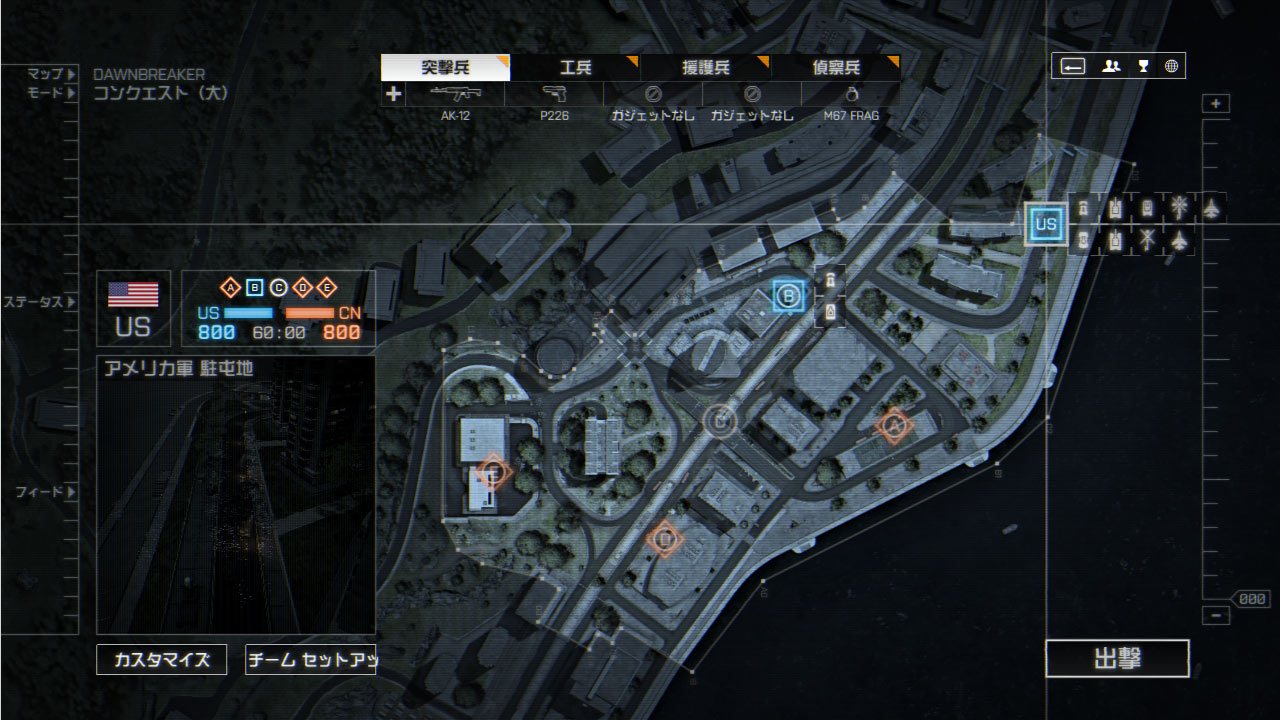The image size is (1280, 720).
Task: Choose capture point B as spawn
Action: 788,295
